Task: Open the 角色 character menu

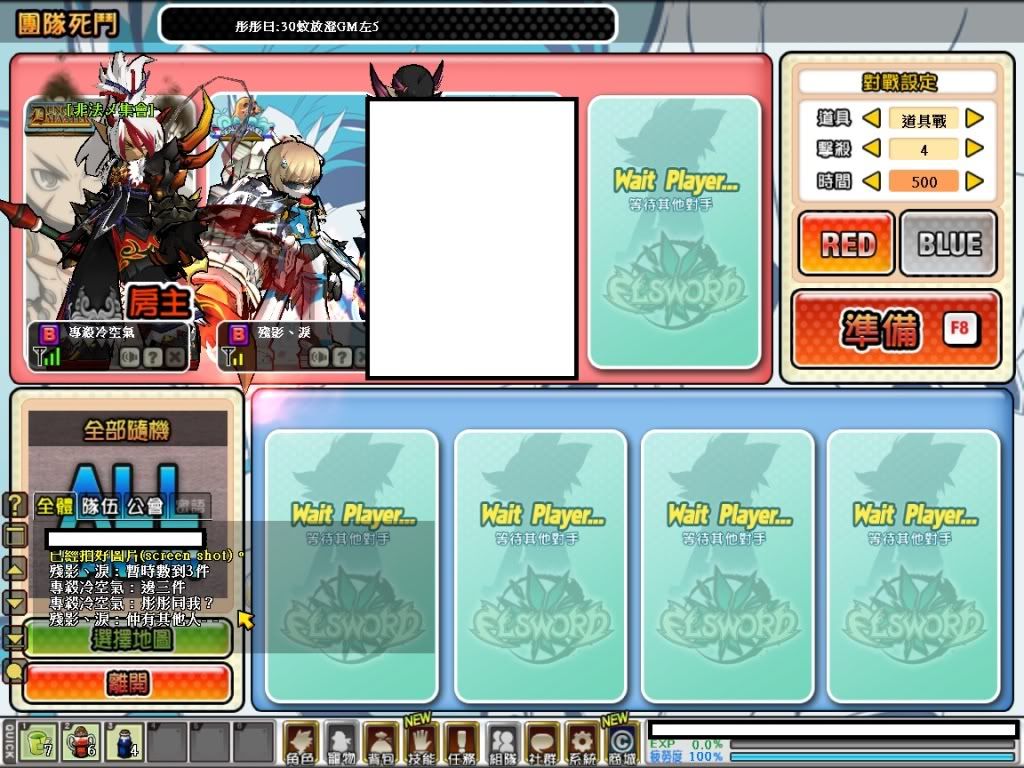Action: coord(301,743)
